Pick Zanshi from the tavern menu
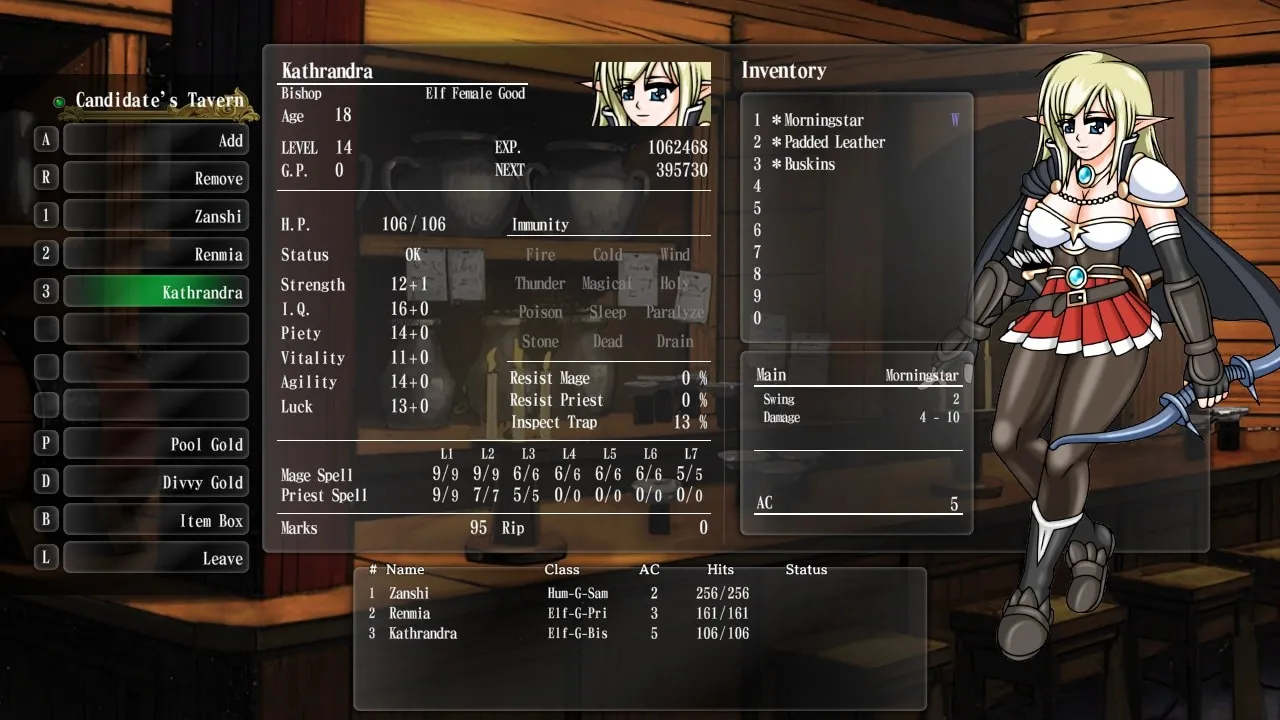Image resolution: width=1280 pixels, height=720 pixels. tap(156, 216)
